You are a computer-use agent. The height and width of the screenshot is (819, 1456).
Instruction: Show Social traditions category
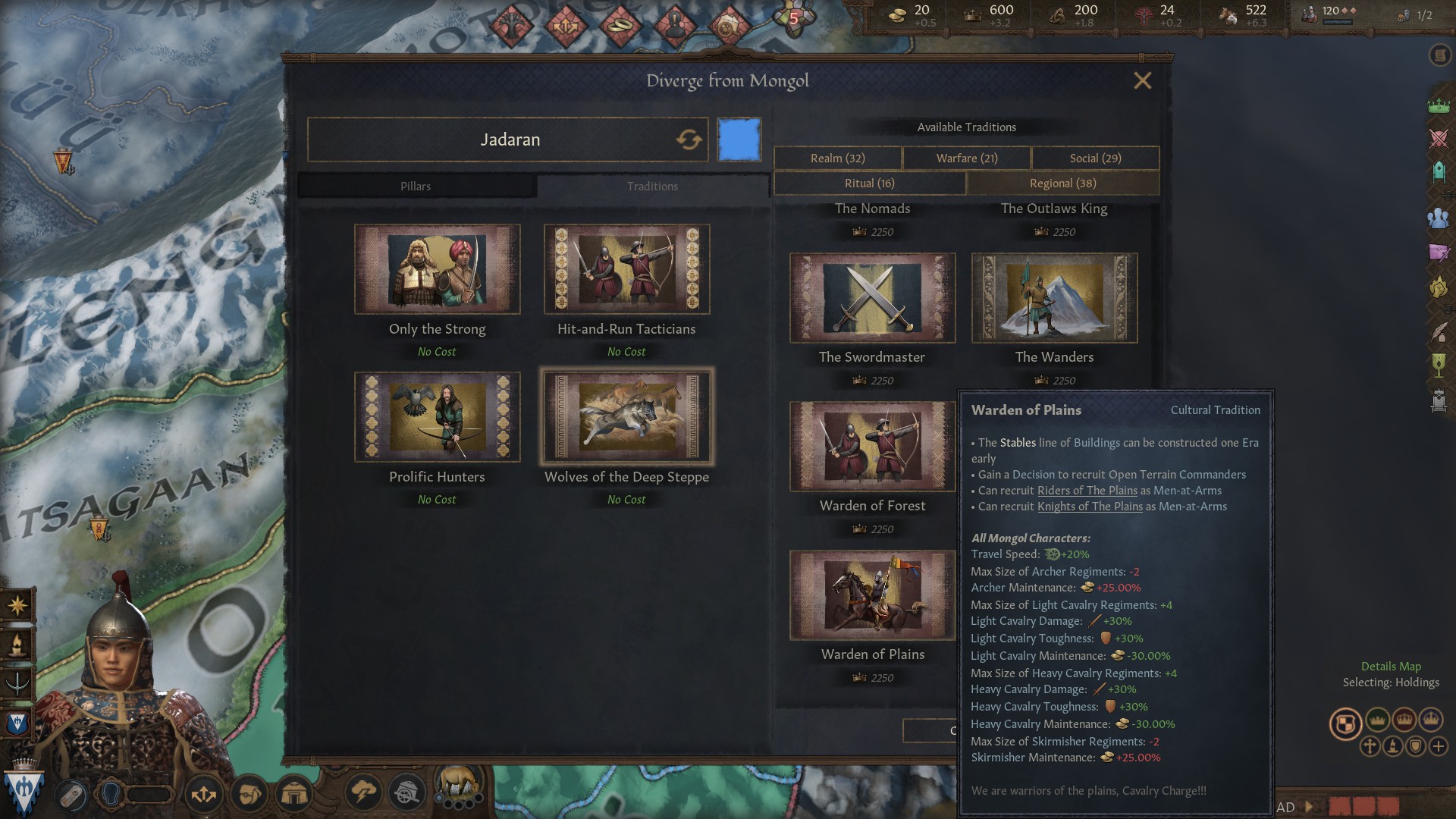pos(1095,158)
